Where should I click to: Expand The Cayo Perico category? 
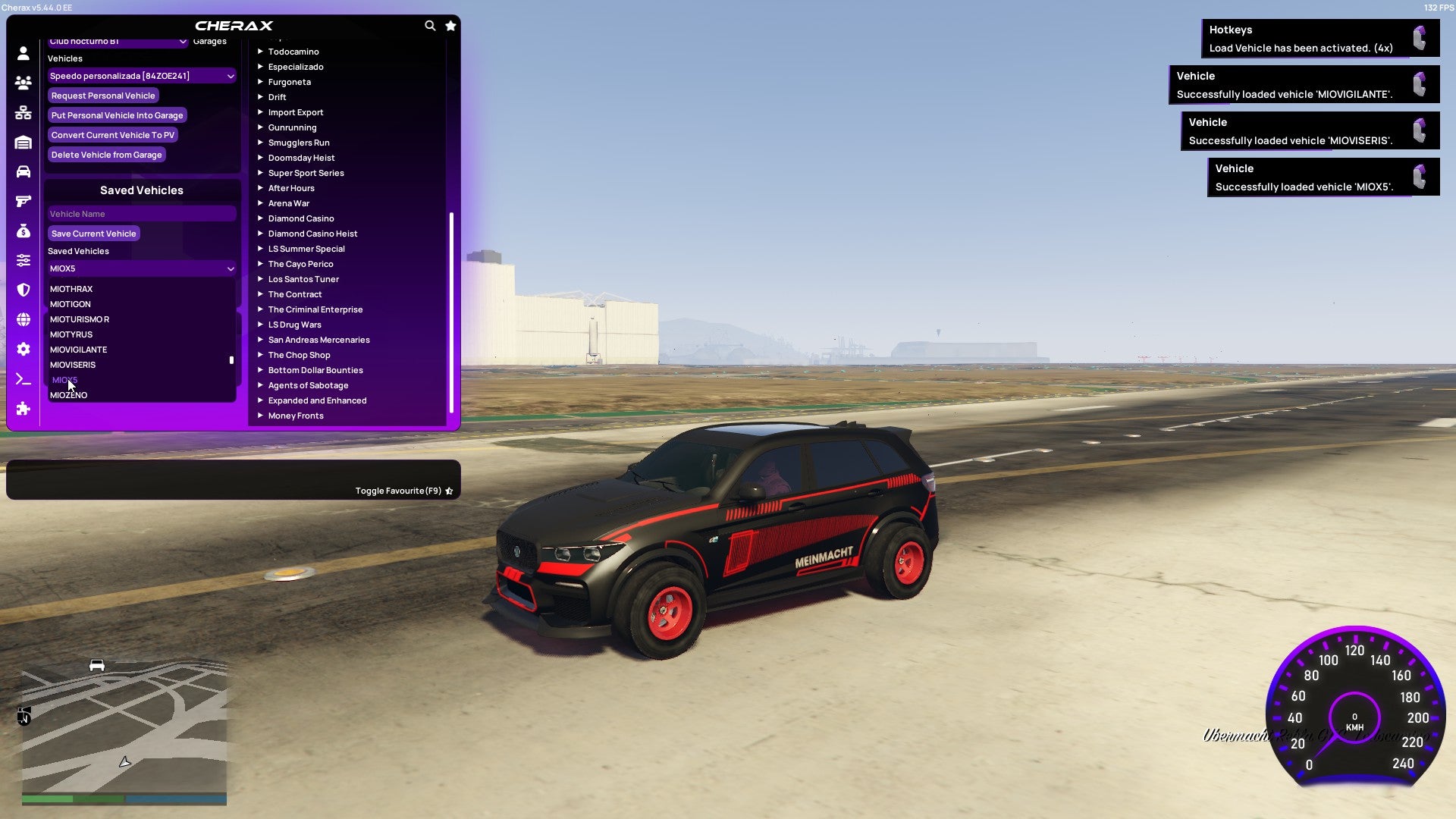click(300, 264)
